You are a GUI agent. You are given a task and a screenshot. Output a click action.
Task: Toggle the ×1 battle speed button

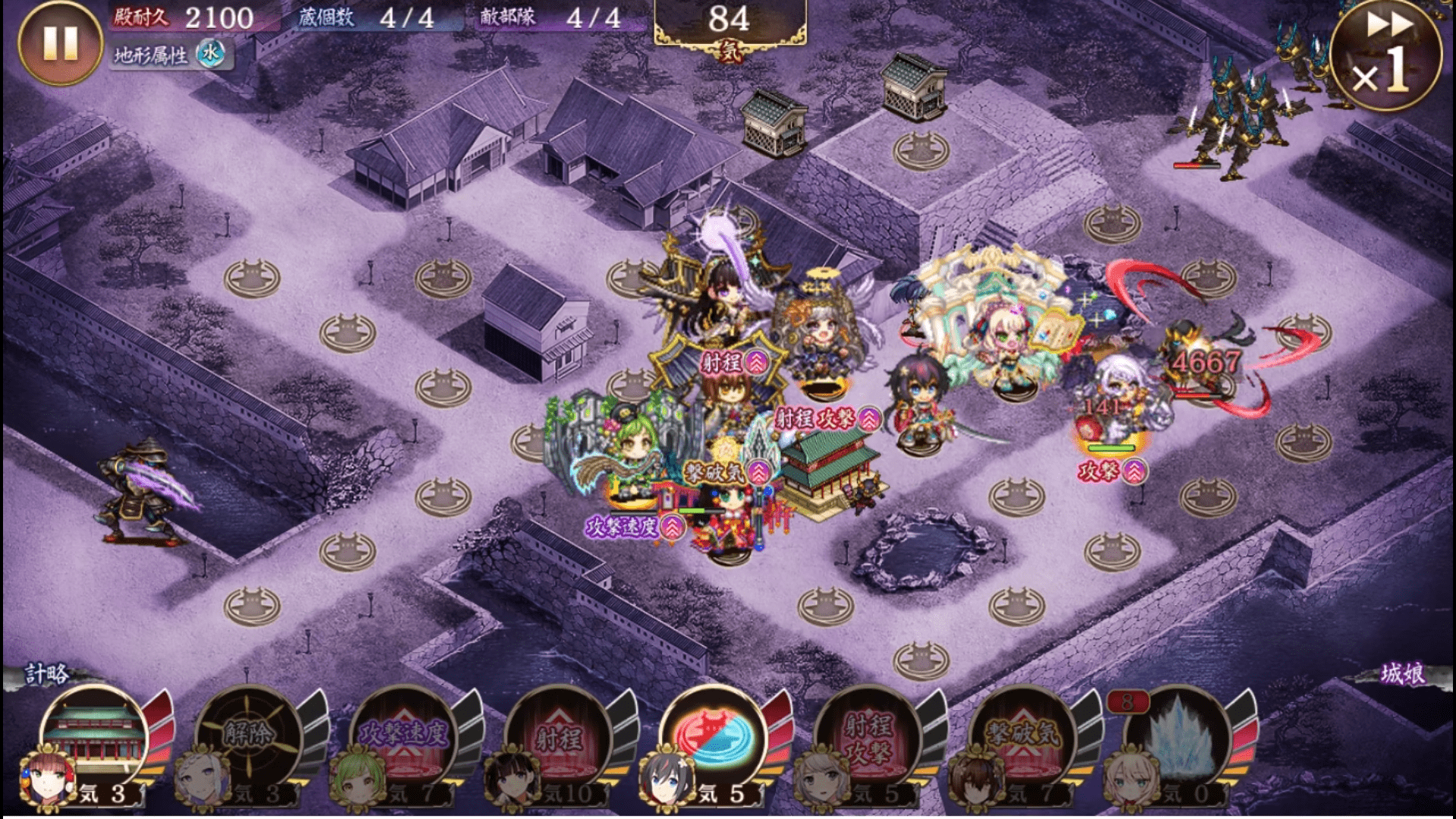pyautogui.click(x=1386, y=55)
